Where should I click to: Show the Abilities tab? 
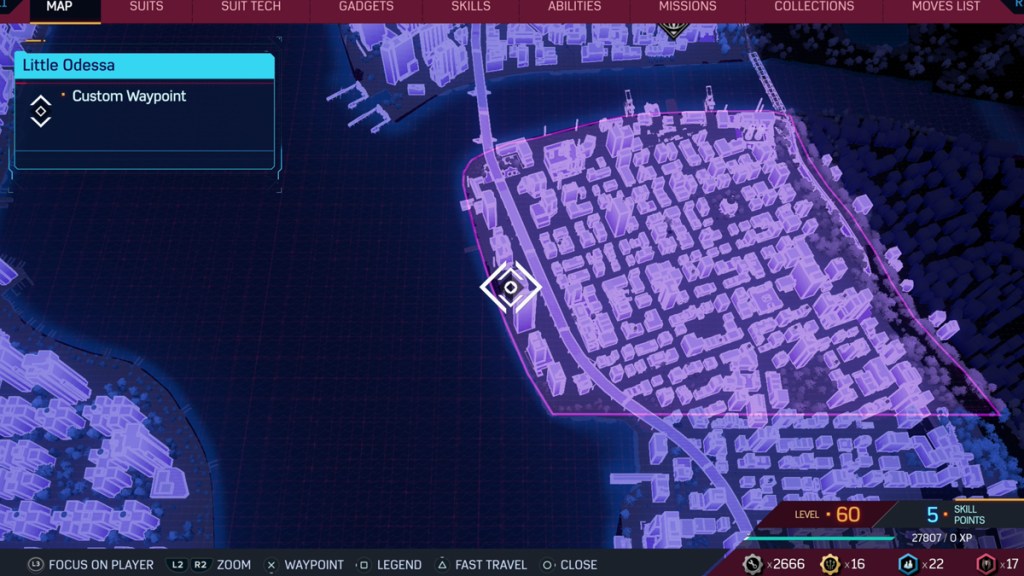click(574, 7)
